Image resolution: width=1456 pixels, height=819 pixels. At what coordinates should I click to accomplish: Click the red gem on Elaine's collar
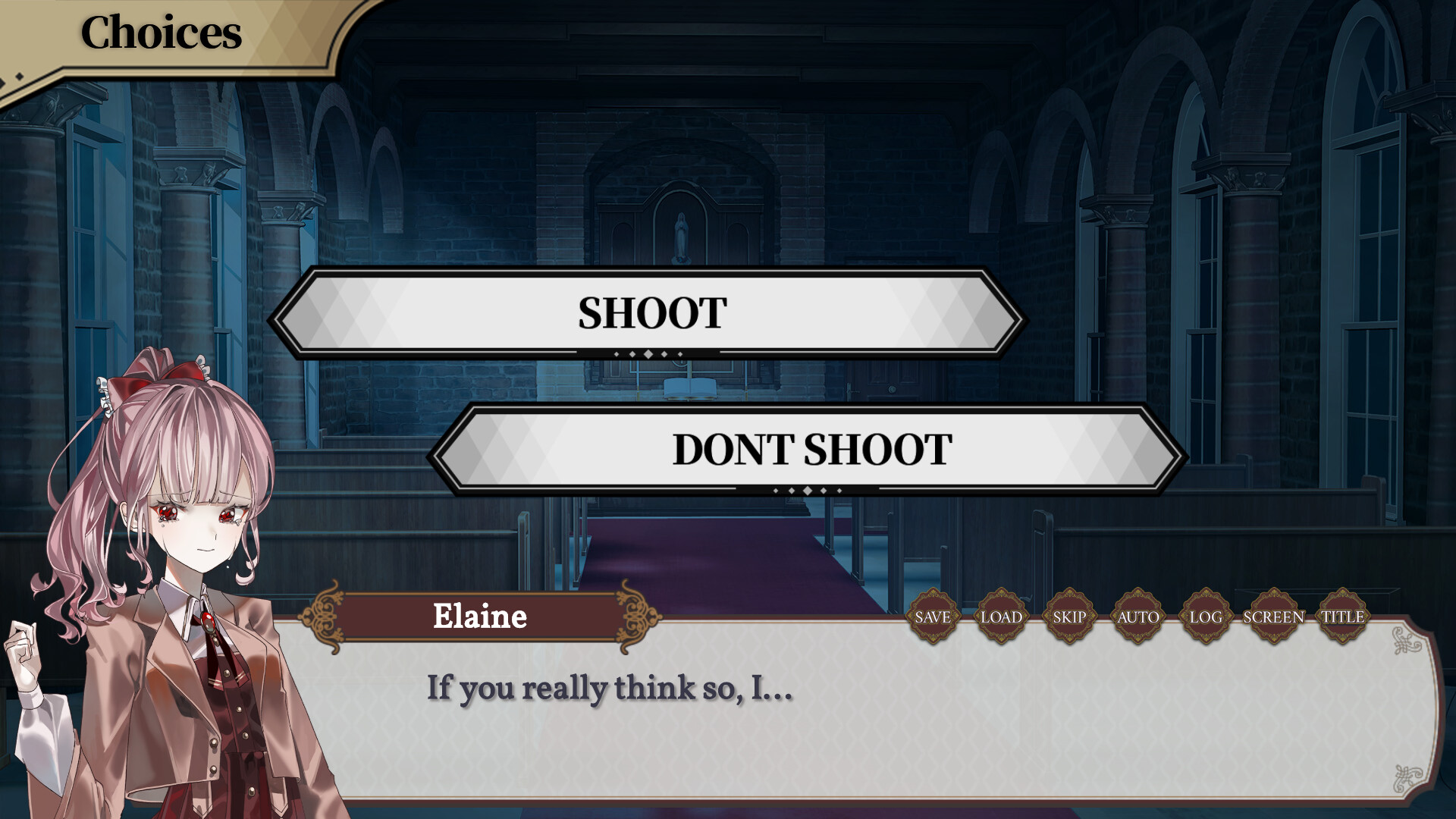[x=207, y=623]
